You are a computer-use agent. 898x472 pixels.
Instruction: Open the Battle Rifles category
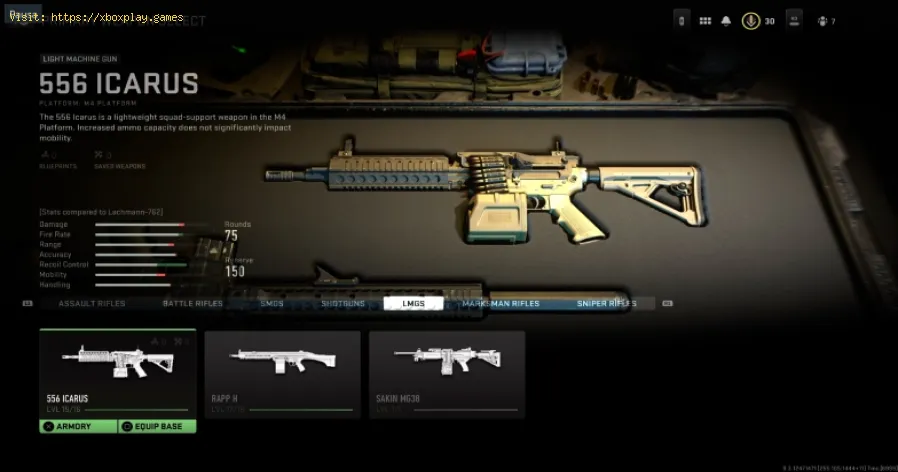pyautogui.click(x=193, y=303)
